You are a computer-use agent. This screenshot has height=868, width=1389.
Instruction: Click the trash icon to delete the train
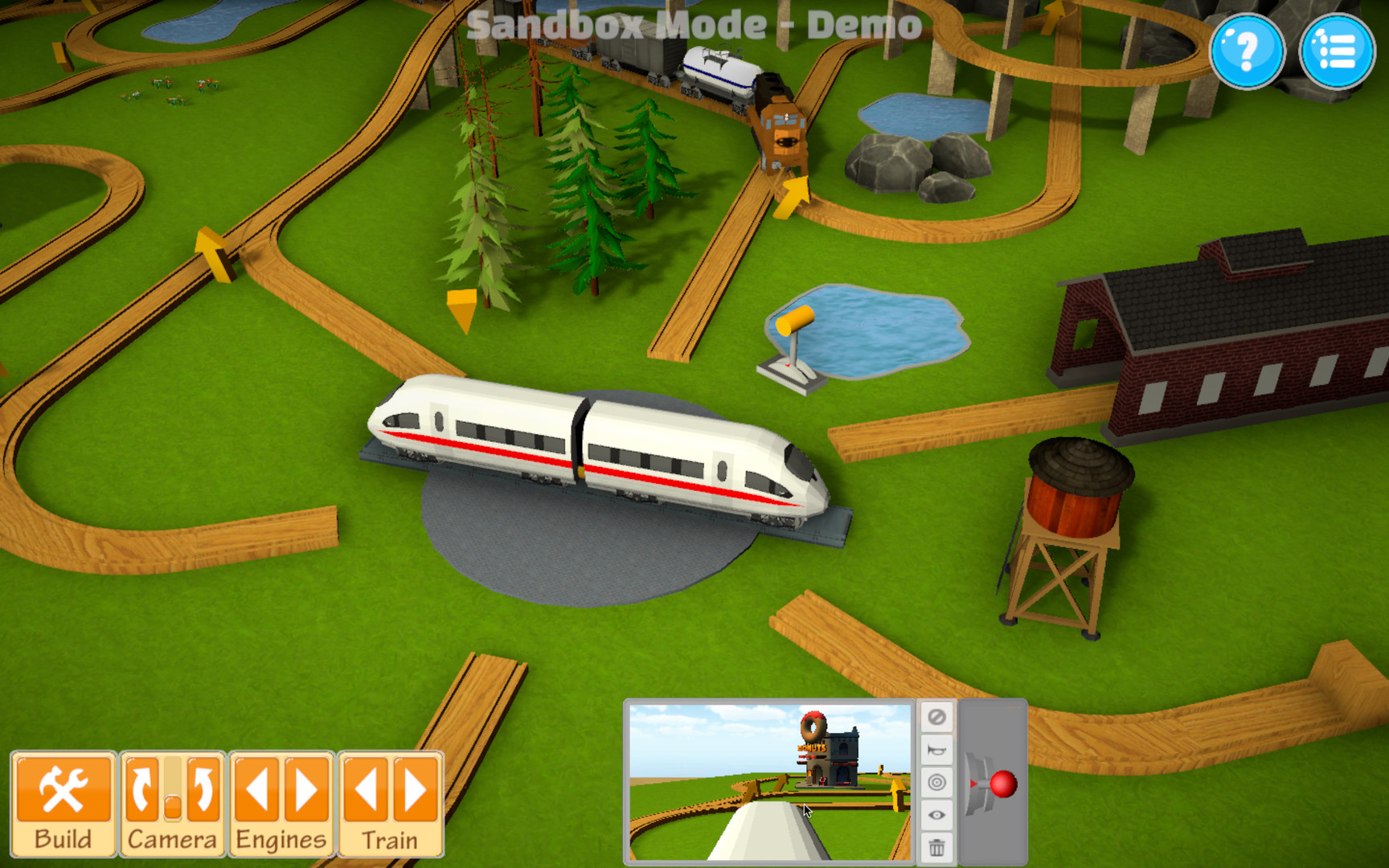coord(934,845)
